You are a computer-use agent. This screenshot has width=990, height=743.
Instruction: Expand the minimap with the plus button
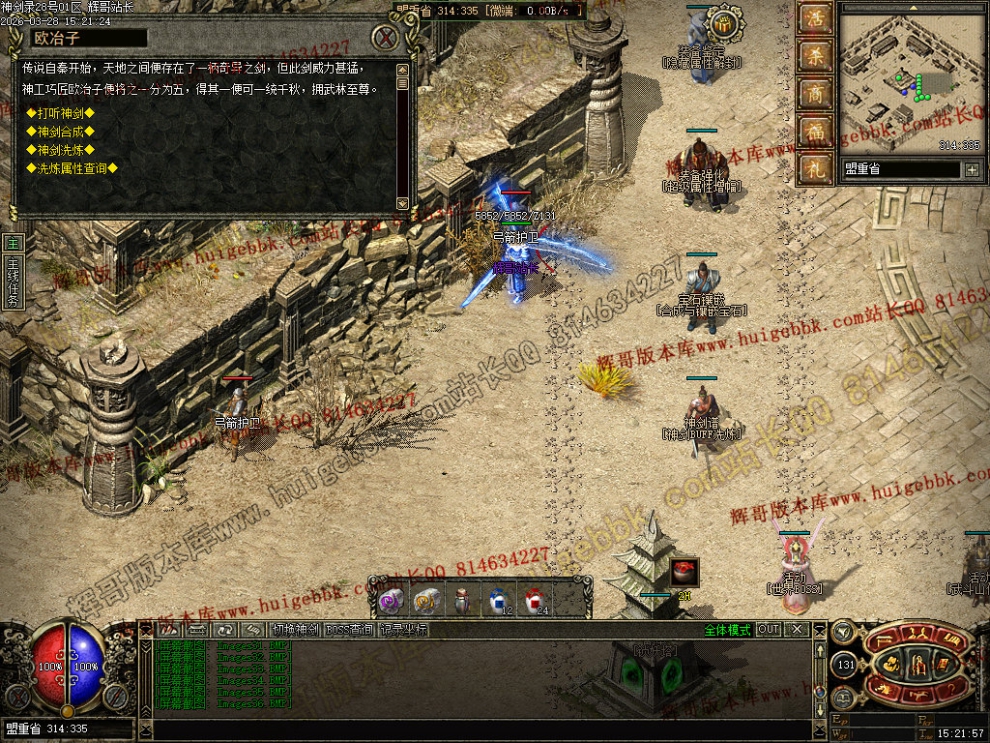(x=971, y=170)
